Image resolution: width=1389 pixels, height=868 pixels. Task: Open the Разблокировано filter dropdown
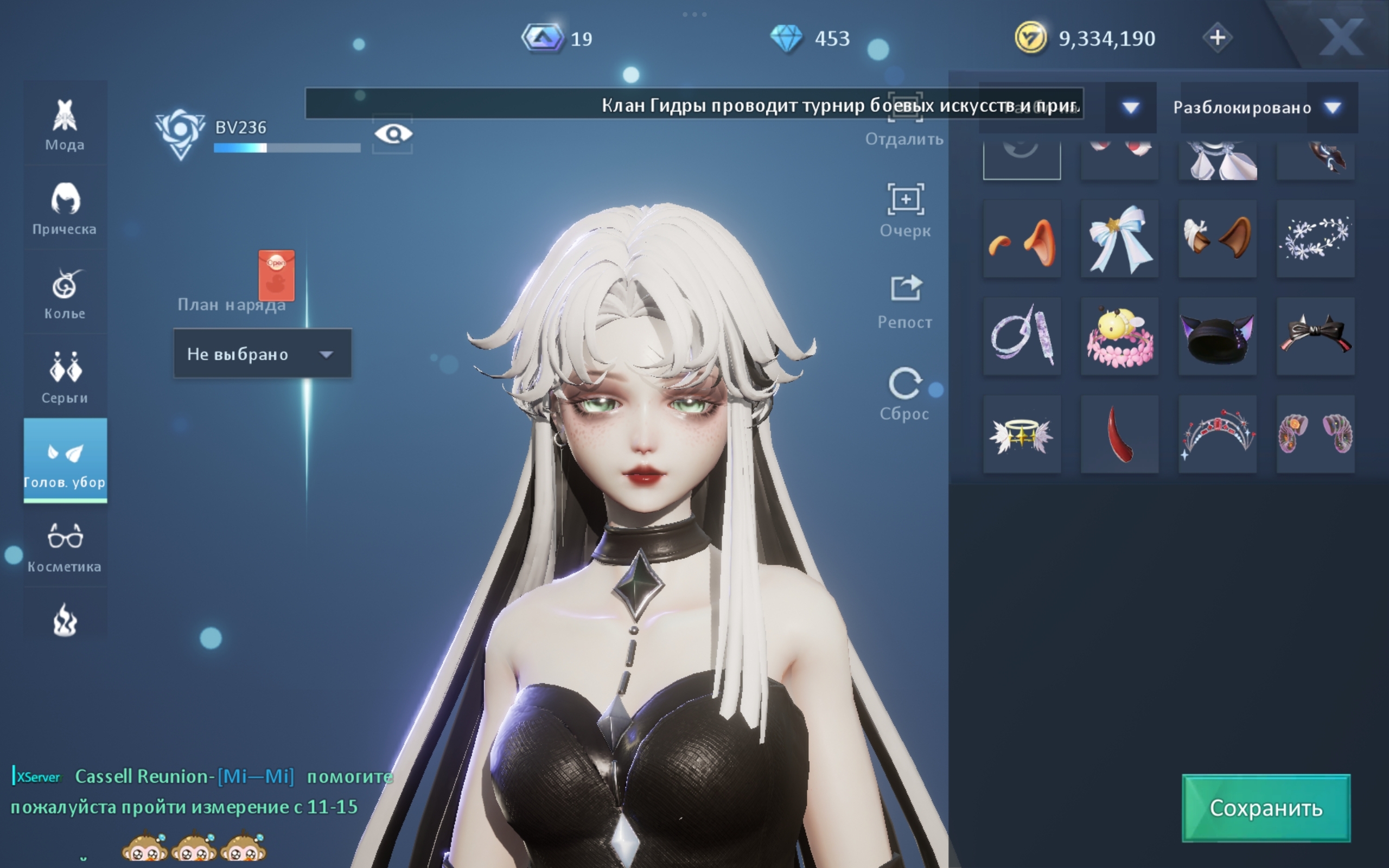1265,107
